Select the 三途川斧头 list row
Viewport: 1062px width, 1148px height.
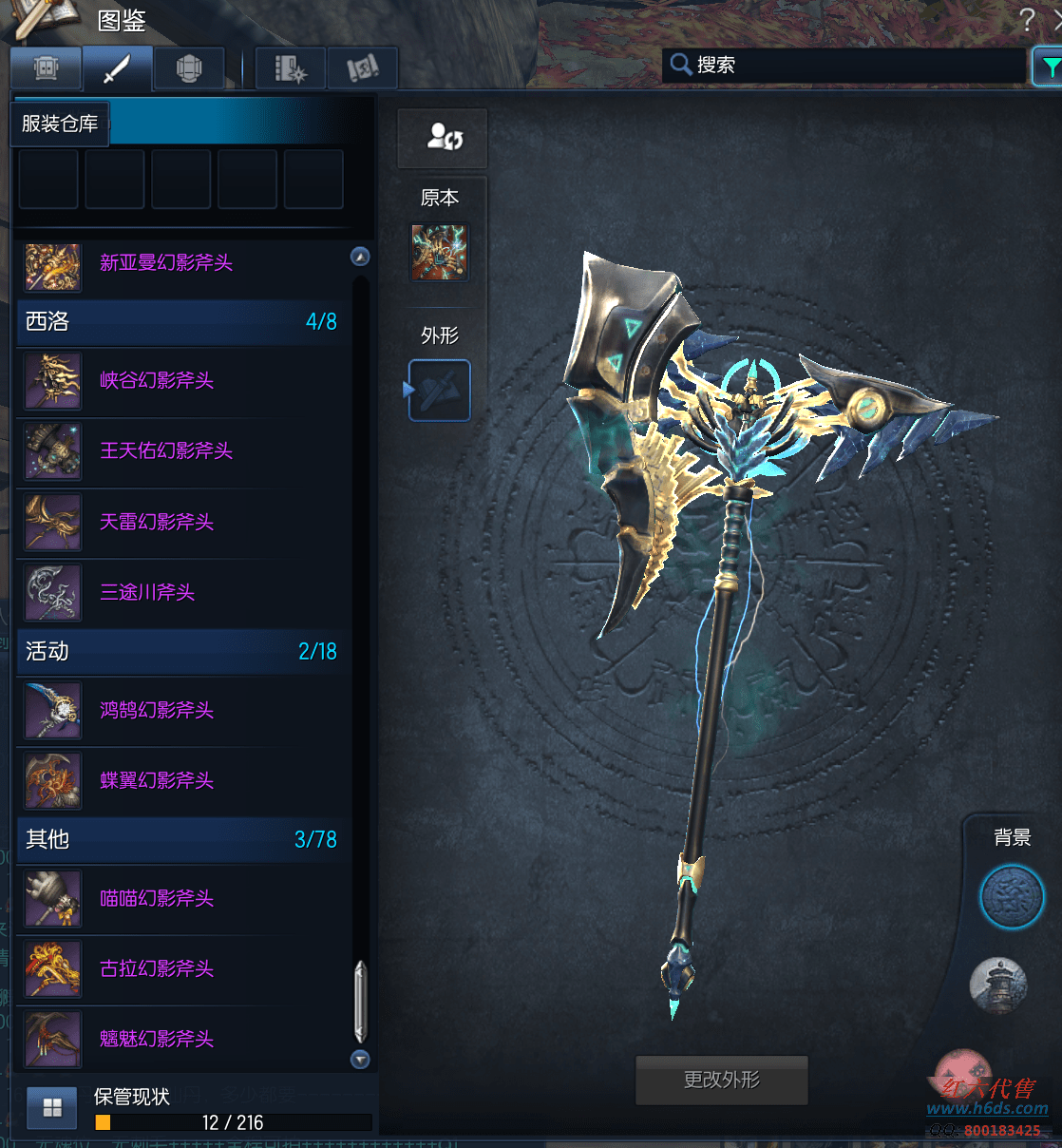click(146, 592)
